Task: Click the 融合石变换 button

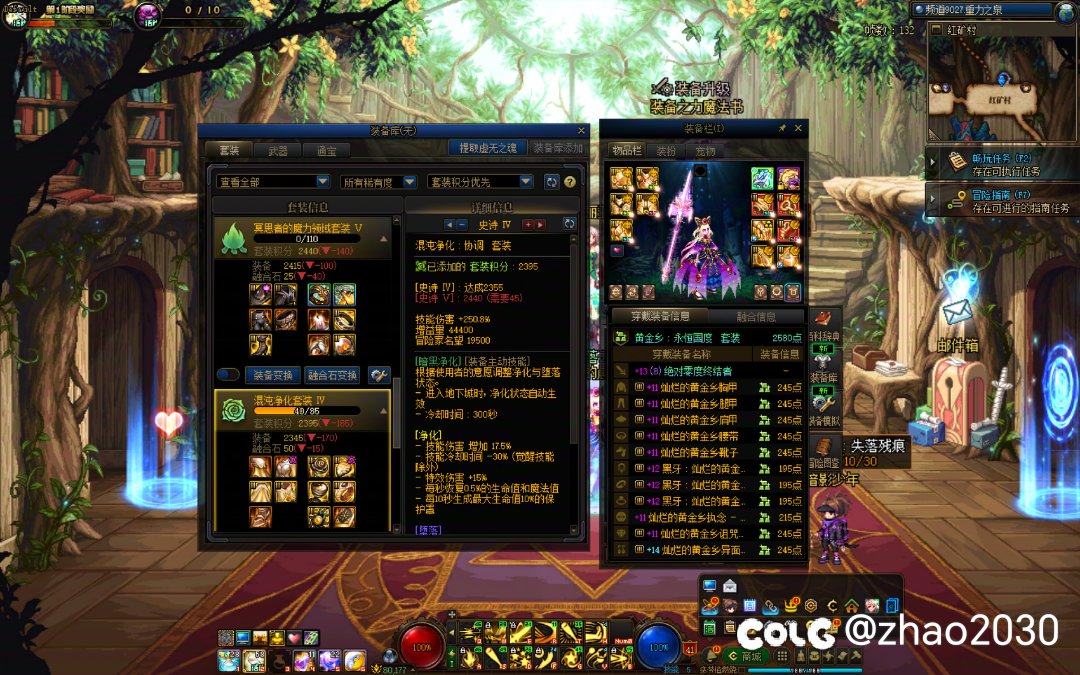Action: (x=333, y=375)
